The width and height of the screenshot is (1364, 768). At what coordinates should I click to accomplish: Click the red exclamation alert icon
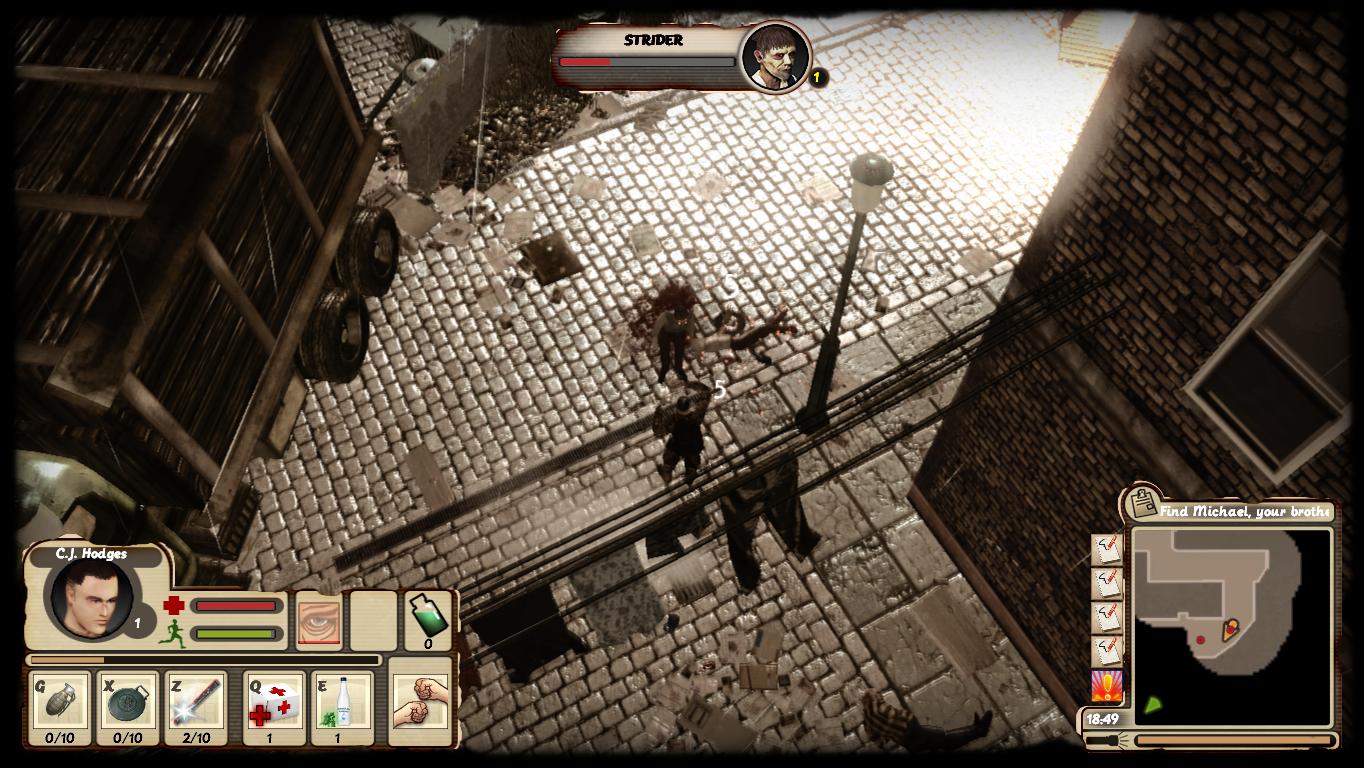tap(1106, 687)
